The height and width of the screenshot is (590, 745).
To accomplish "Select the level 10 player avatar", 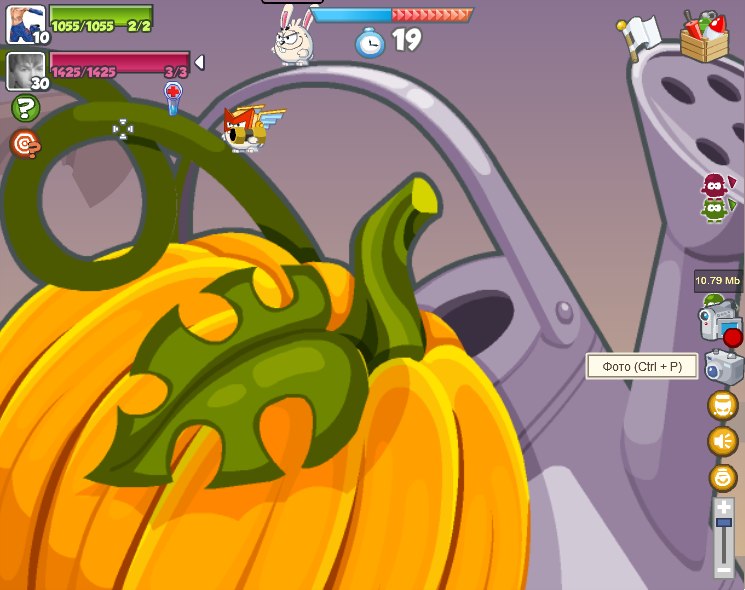I will pyautogui.click(x=24, y=23).
